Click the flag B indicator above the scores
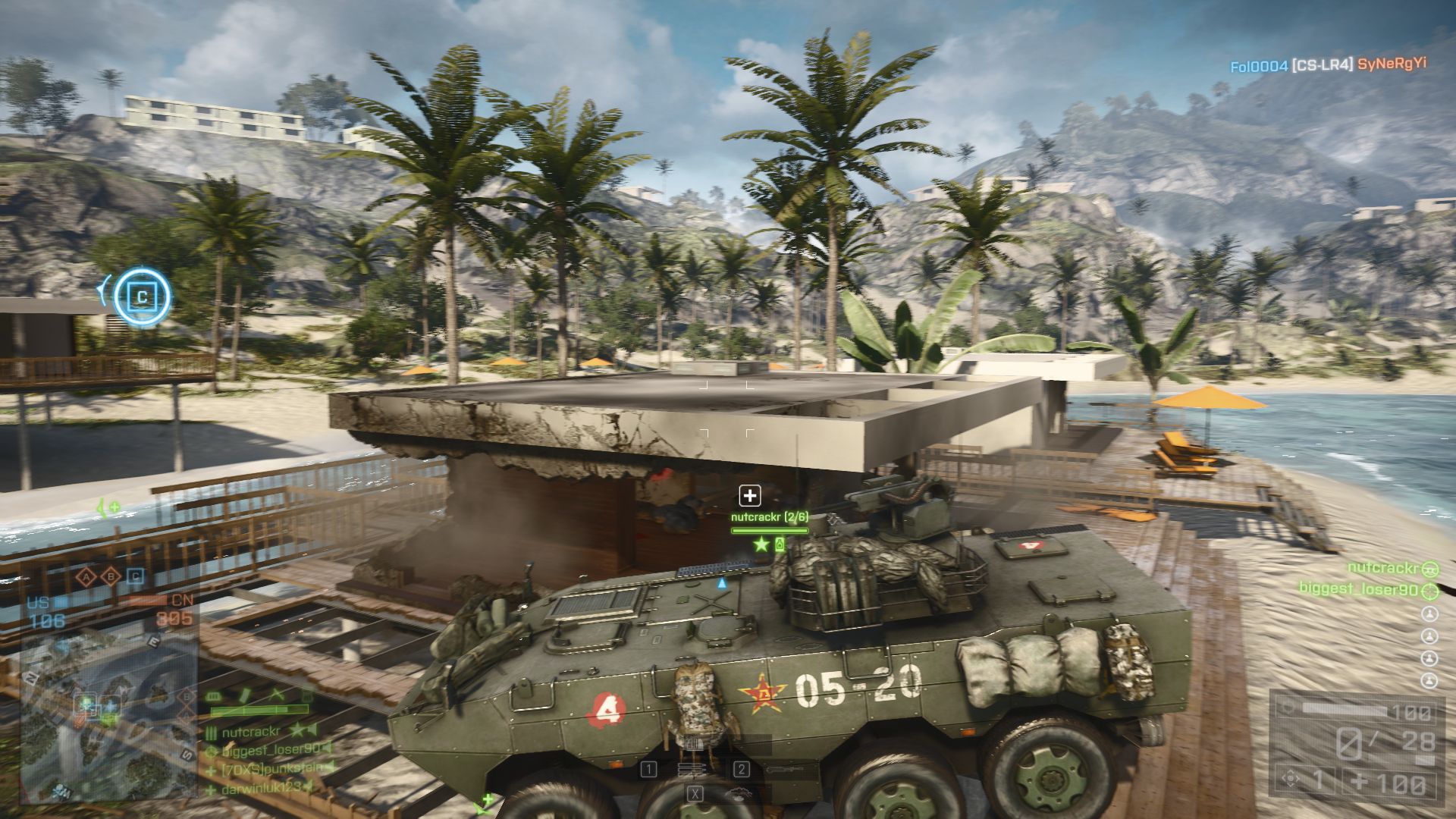This screenshot has width=1456, height=819. pyautogui.click(x=111, y=577)
